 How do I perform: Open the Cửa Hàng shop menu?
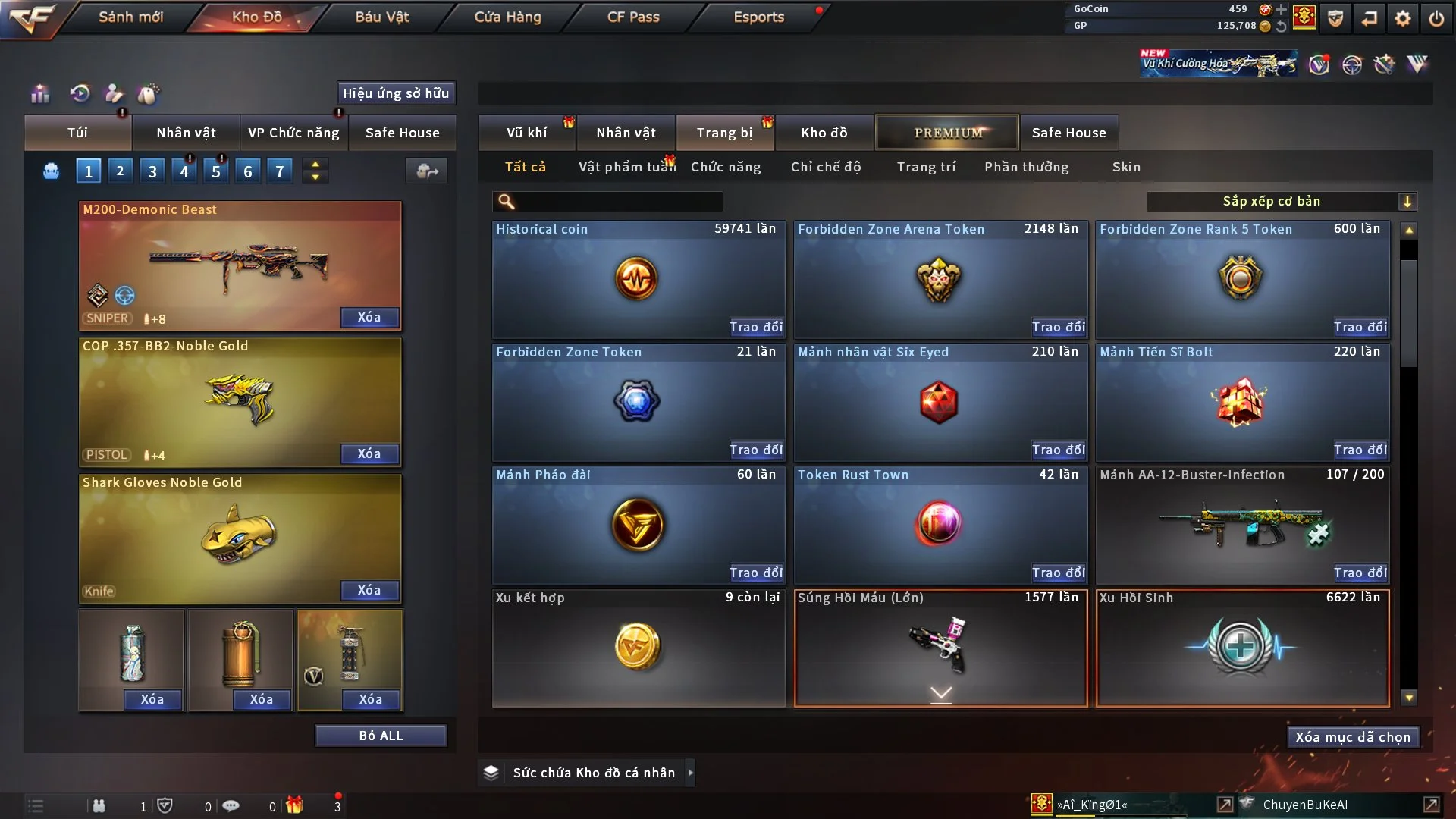click(x=507, y=17)
